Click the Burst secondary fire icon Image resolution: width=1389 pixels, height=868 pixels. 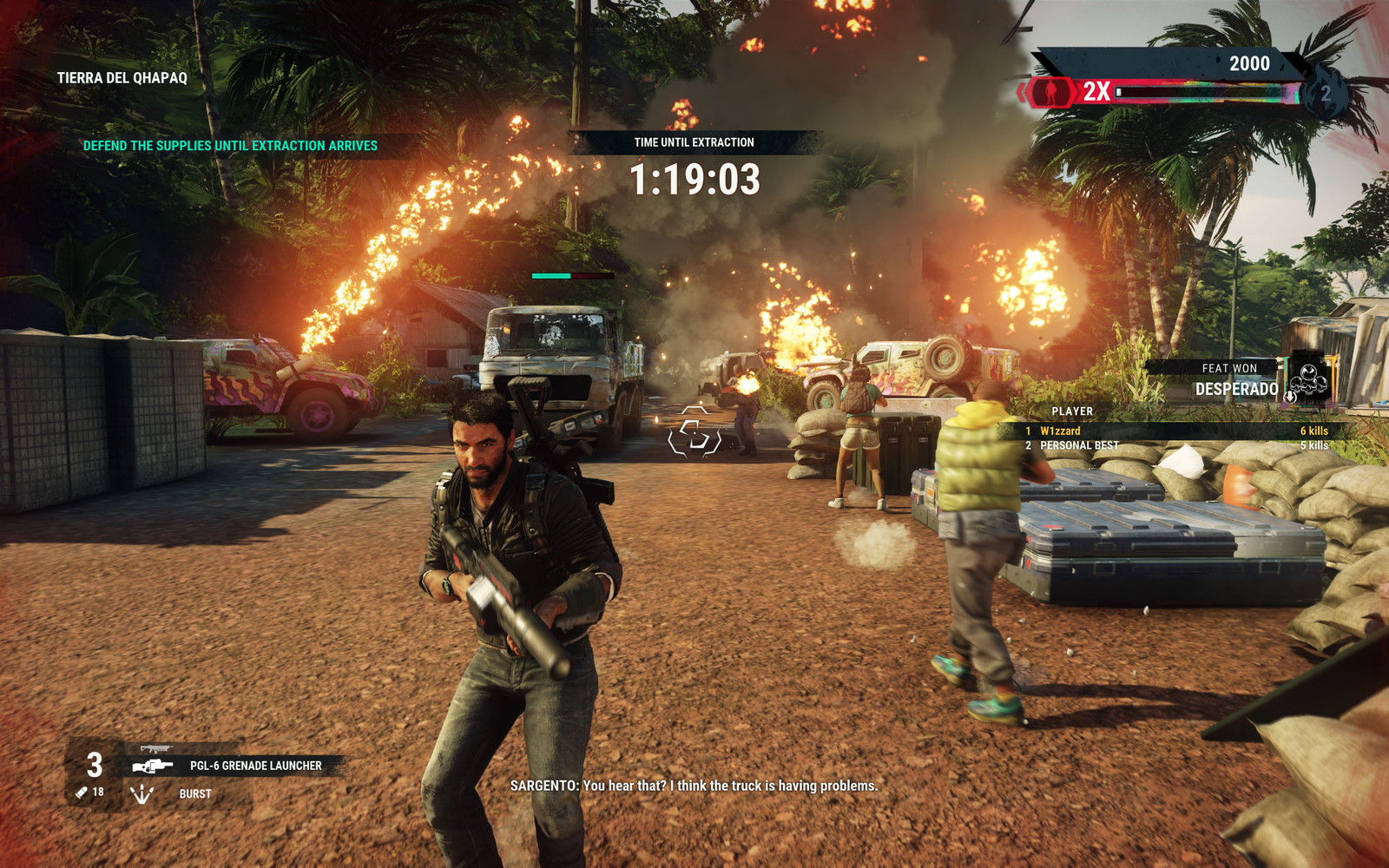(x=142, y=793)
